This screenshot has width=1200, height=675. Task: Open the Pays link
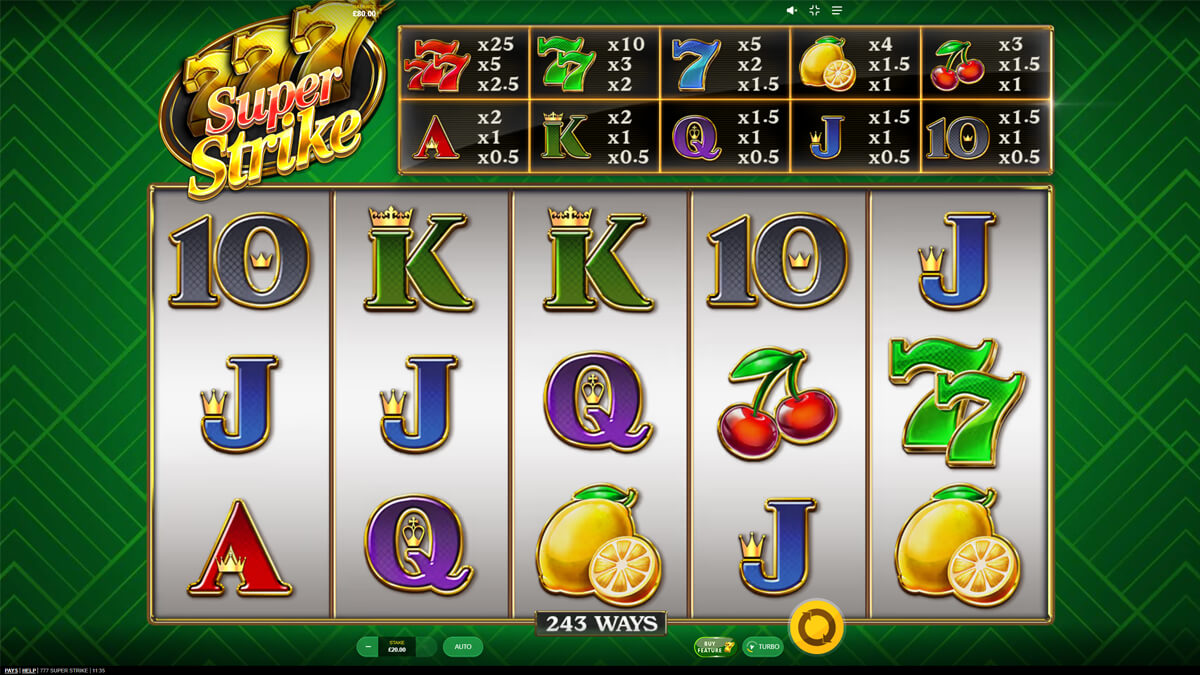point(11,669)
